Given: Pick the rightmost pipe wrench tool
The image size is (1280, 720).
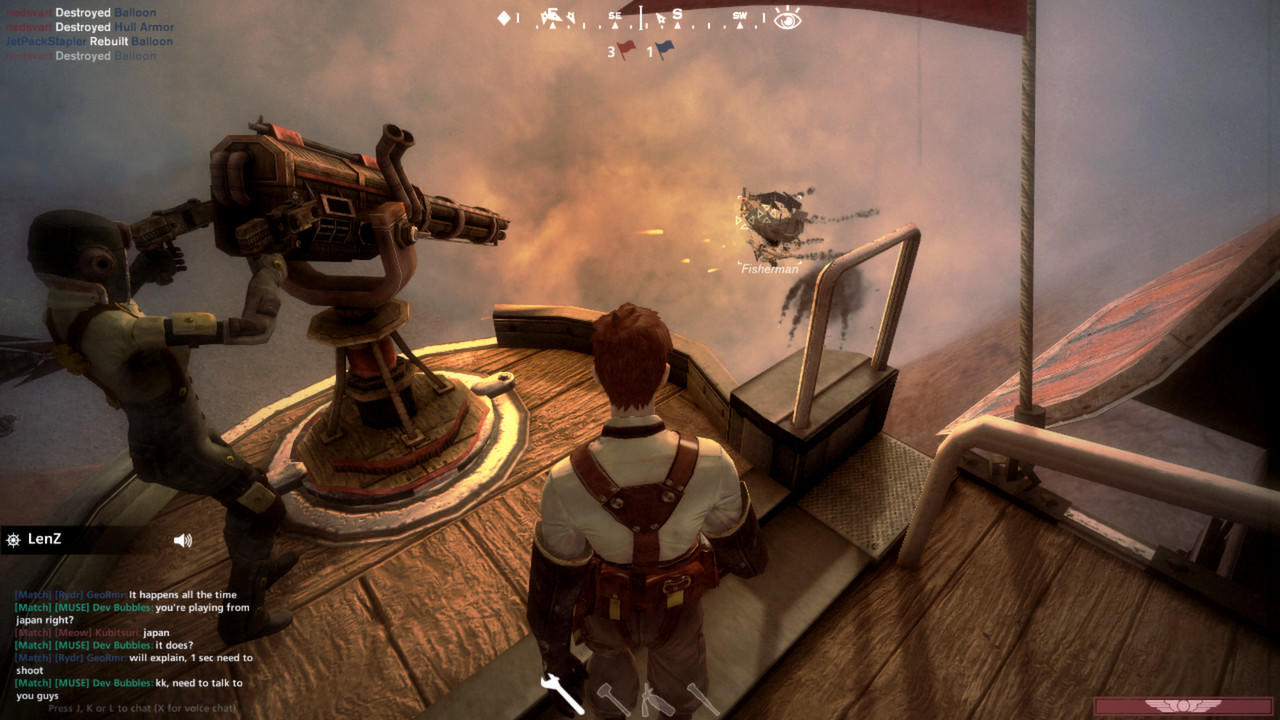Looking at the screenshot, I should 704,698.
